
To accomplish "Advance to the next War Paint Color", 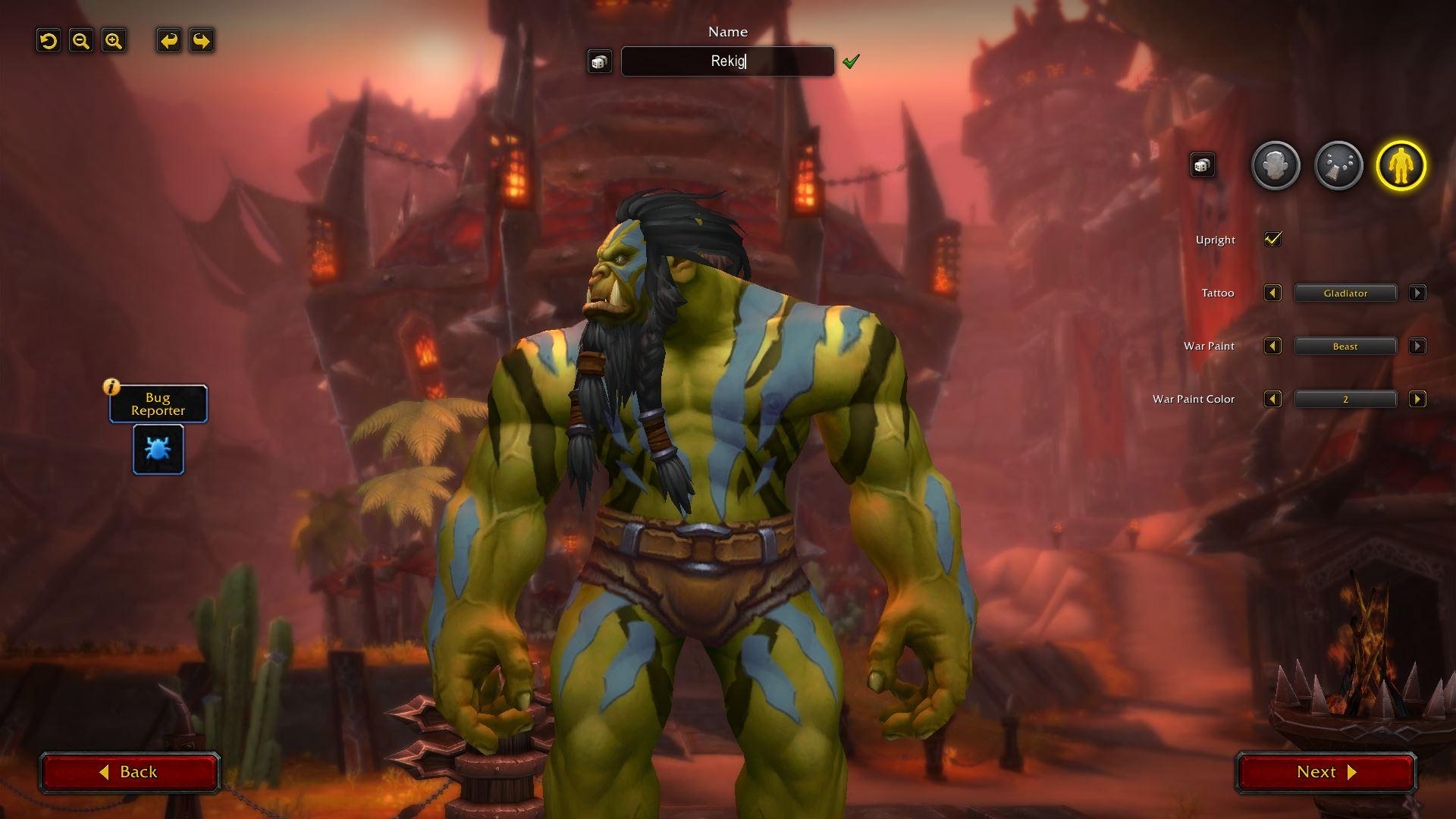I will point(1417,400).
